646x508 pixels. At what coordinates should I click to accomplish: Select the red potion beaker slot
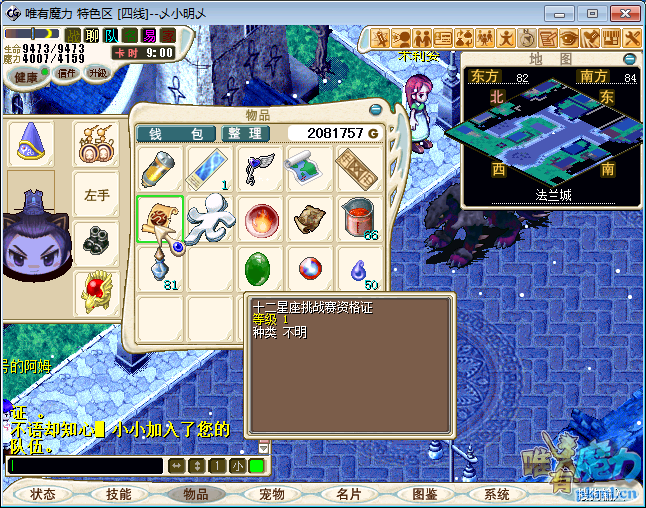coord(357,218)
